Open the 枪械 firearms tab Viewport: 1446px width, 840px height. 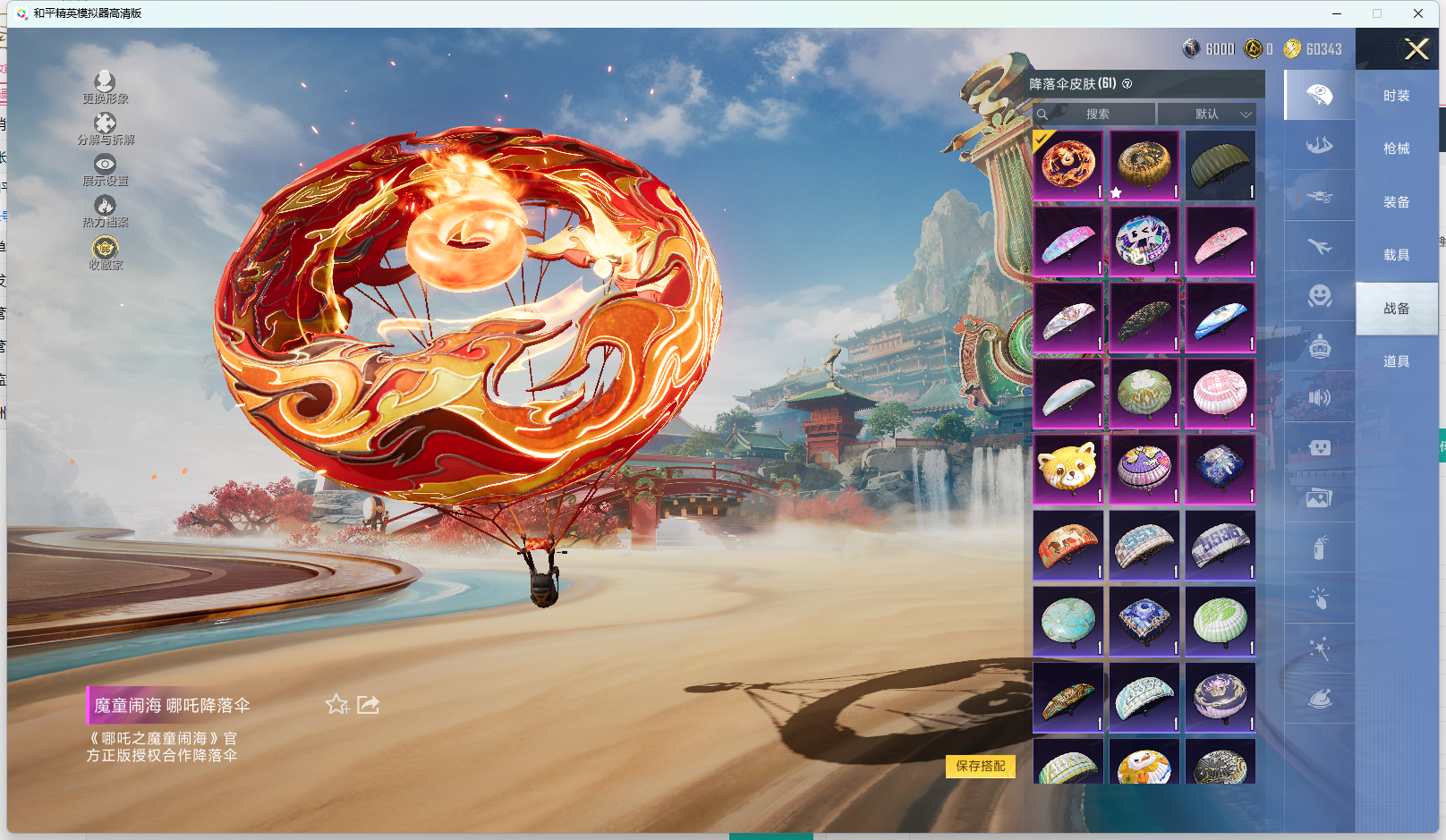1396,148
